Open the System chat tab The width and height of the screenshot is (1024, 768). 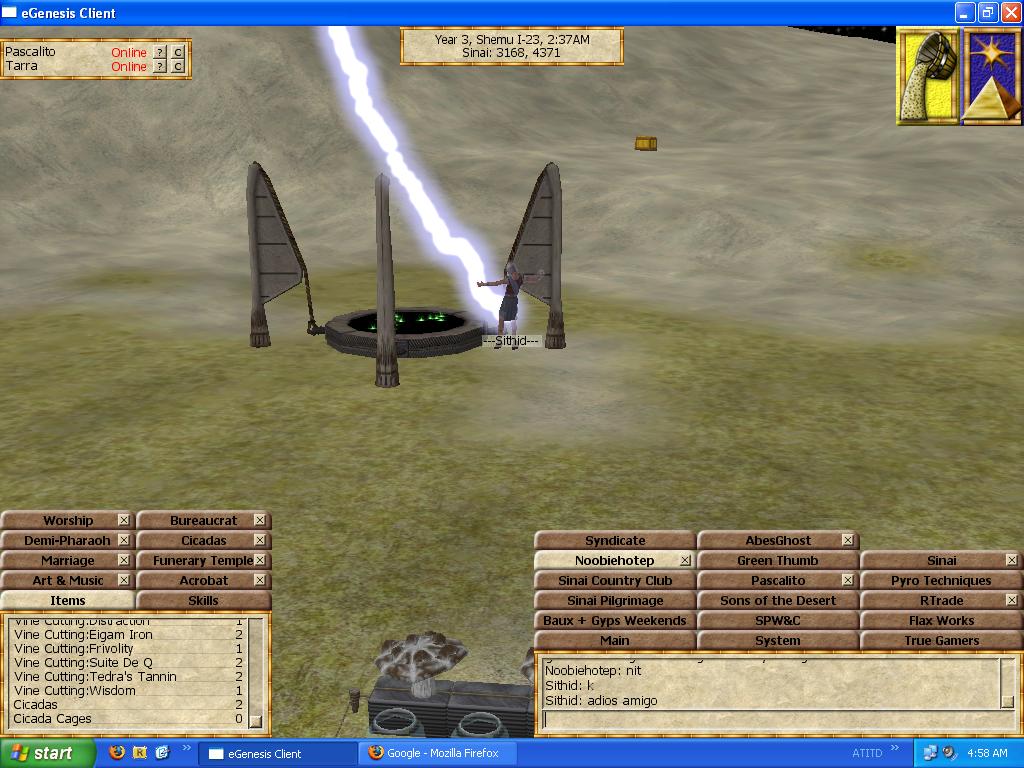pyautogui.click(x=777, y=640)
